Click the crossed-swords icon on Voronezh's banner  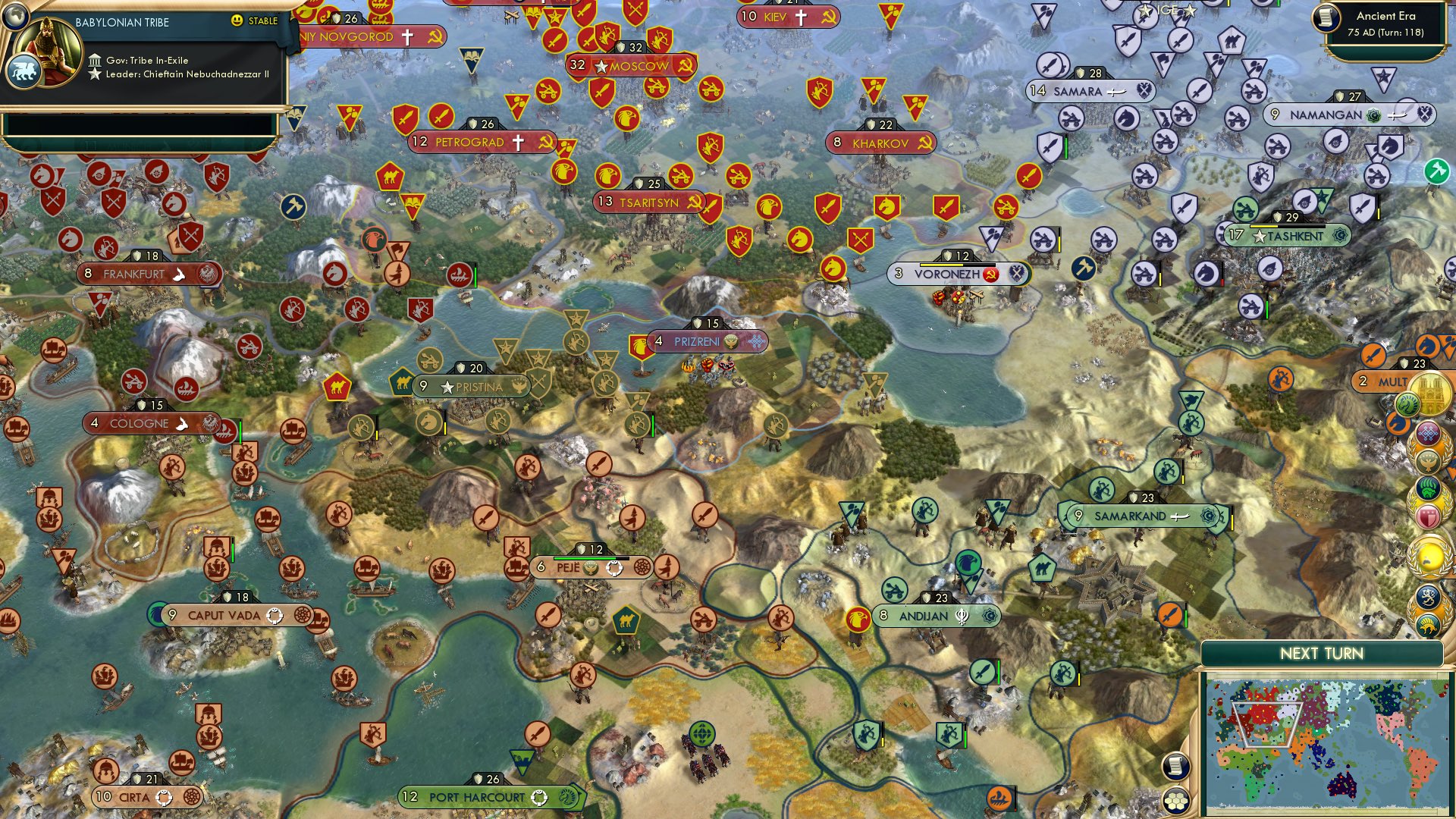[1016, 275]
